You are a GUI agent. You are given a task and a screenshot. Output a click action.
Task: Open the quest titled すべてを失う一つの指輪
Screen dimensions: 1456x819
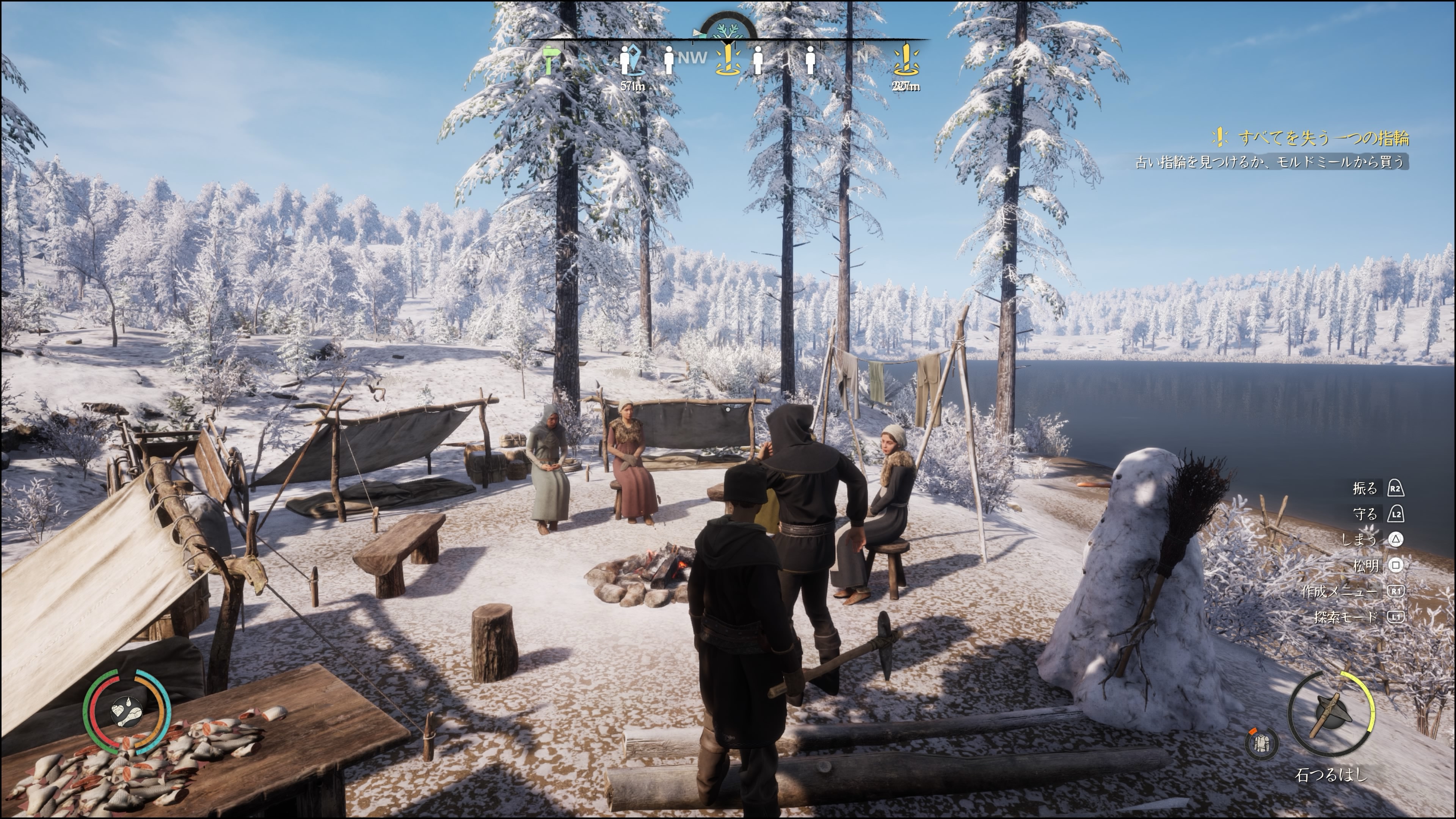1323,137
